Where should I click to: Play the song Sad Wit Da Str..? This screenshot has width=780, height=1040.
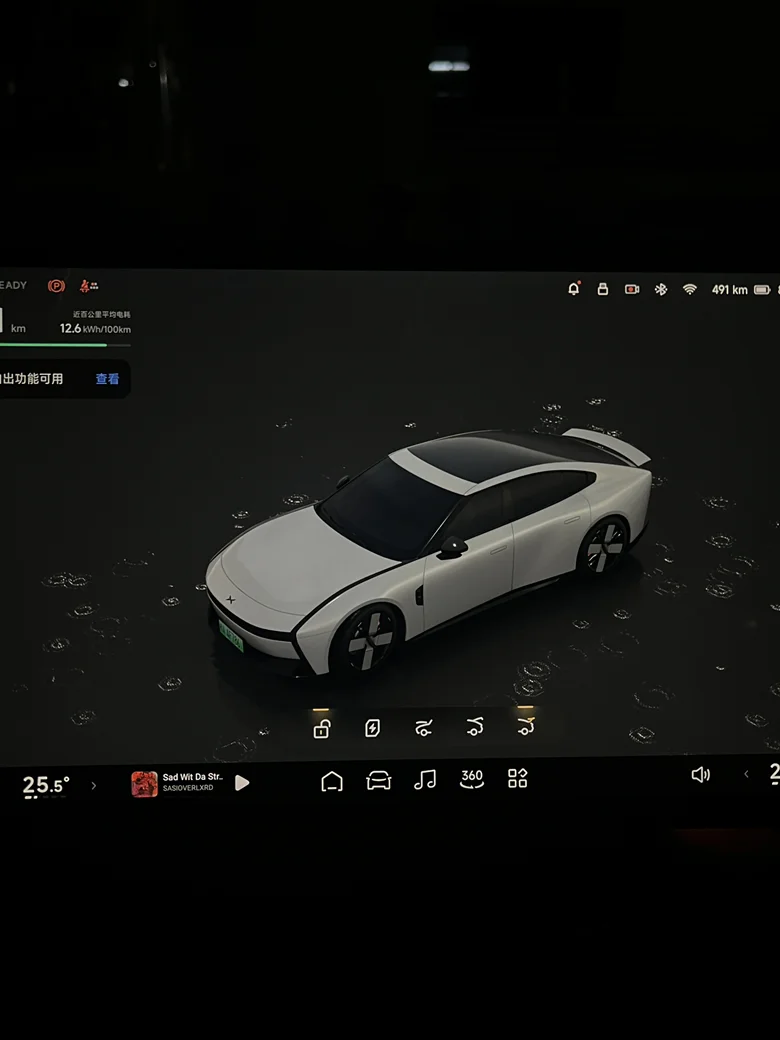[x=242, y=783]
